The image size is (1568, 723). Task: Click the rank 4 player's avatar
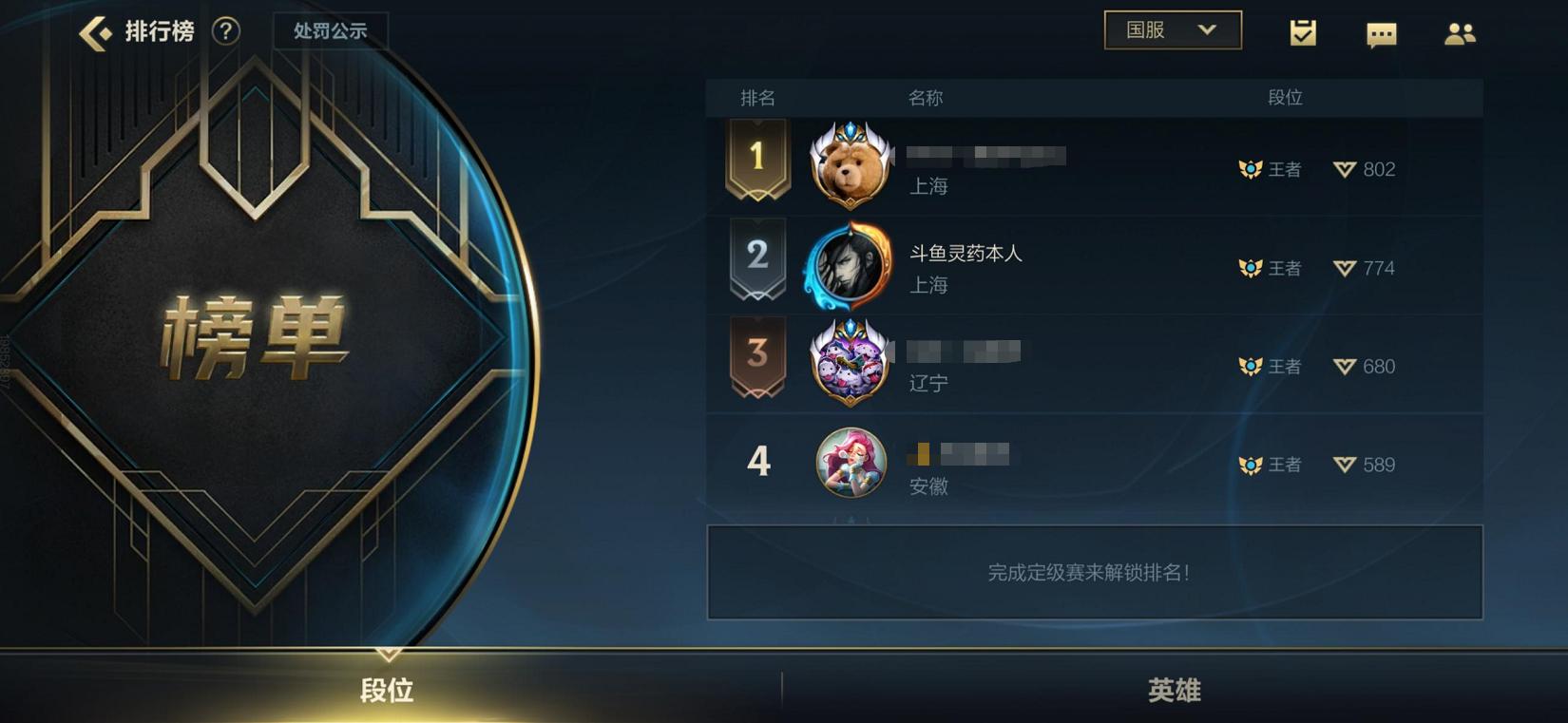coord(849,465)
